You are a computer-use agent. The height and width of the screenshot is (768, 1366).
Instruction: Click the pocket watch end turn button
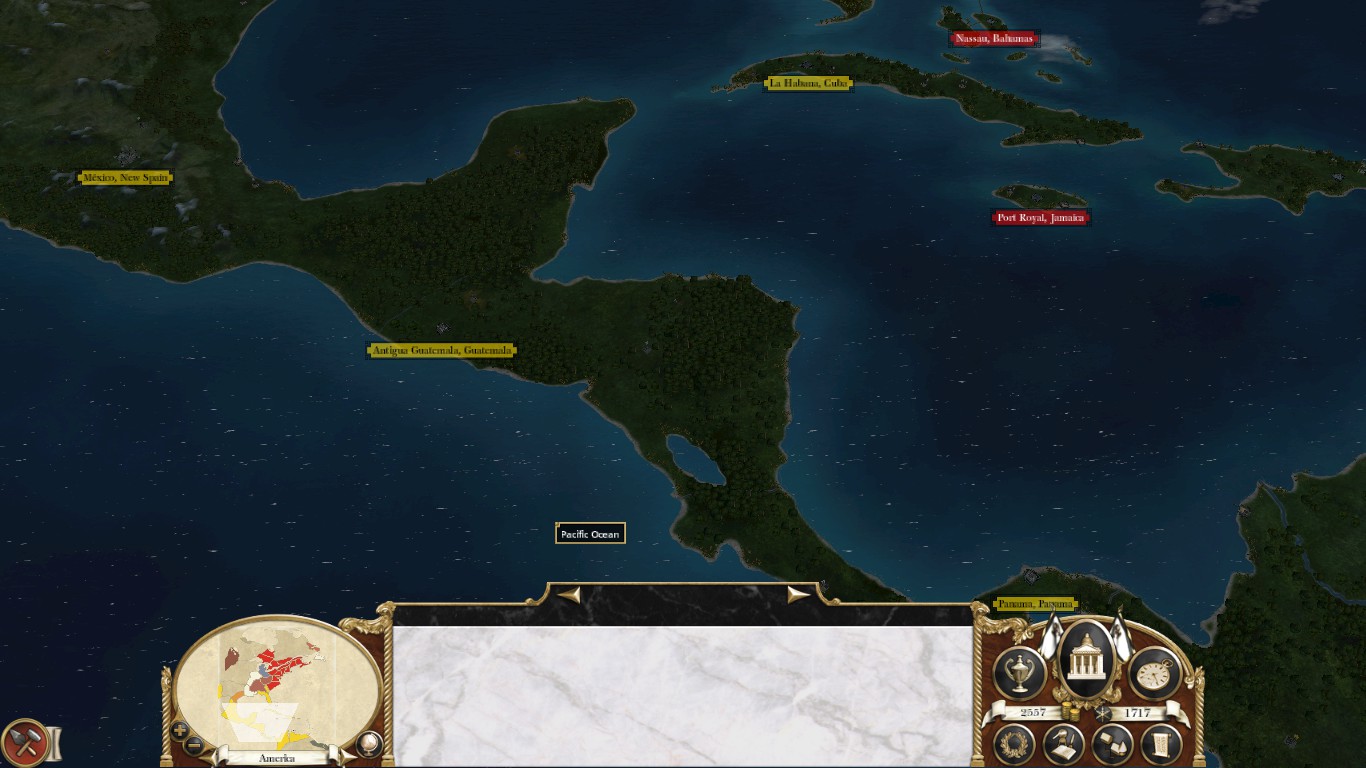1154,673
